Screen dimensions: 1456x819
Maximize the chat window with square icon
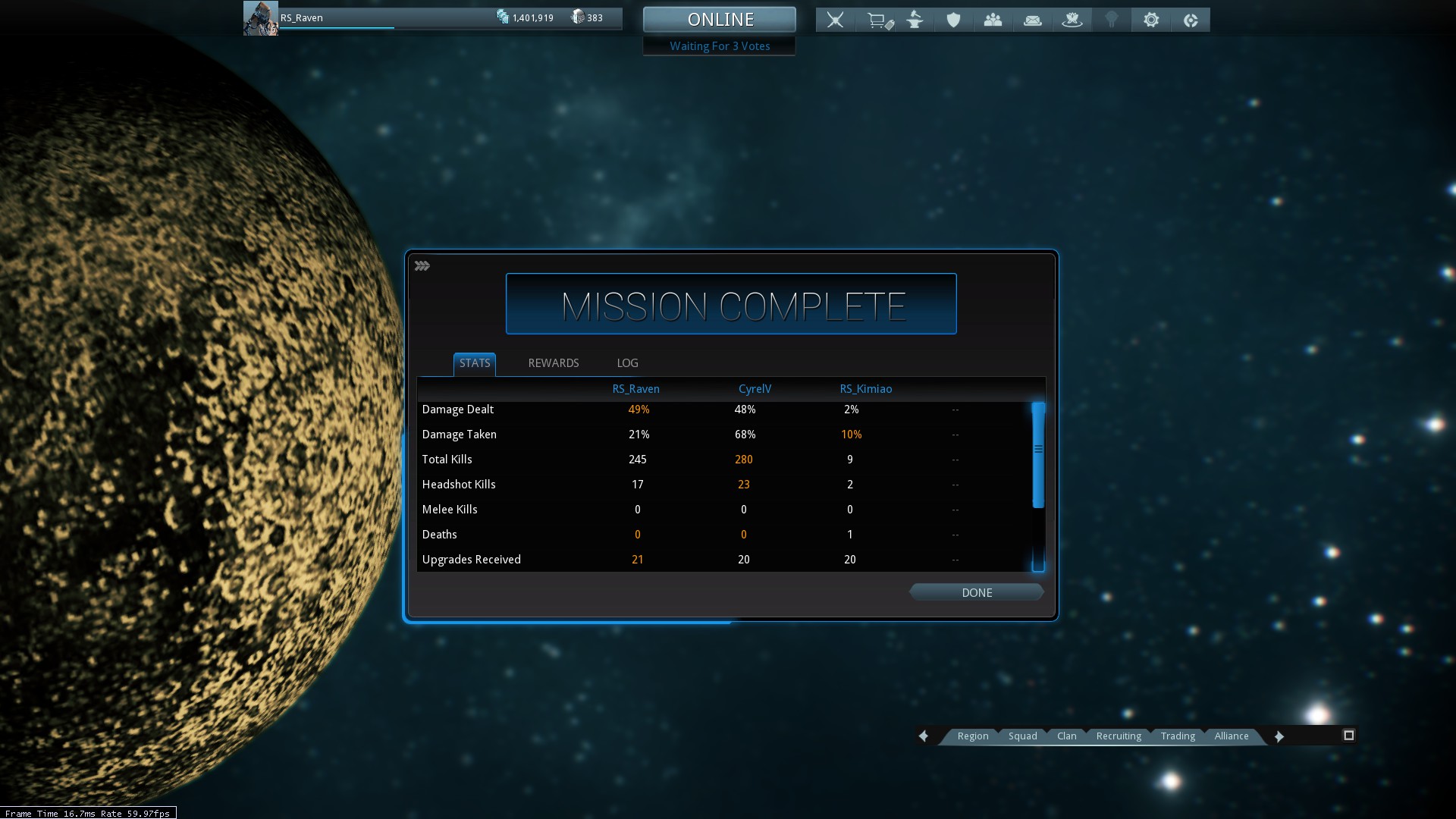click(x=1348, y=735)
